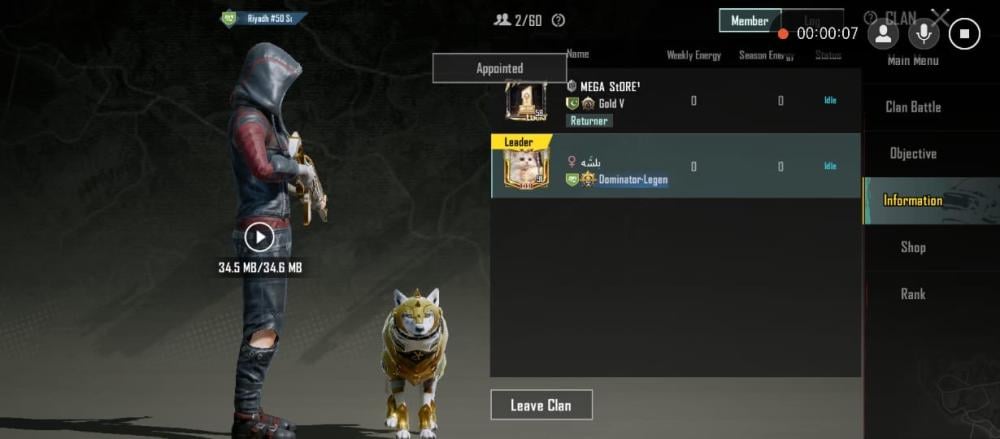
Task: Open the clan Shop
Action: pyautogui.click(x=913, y=247)
